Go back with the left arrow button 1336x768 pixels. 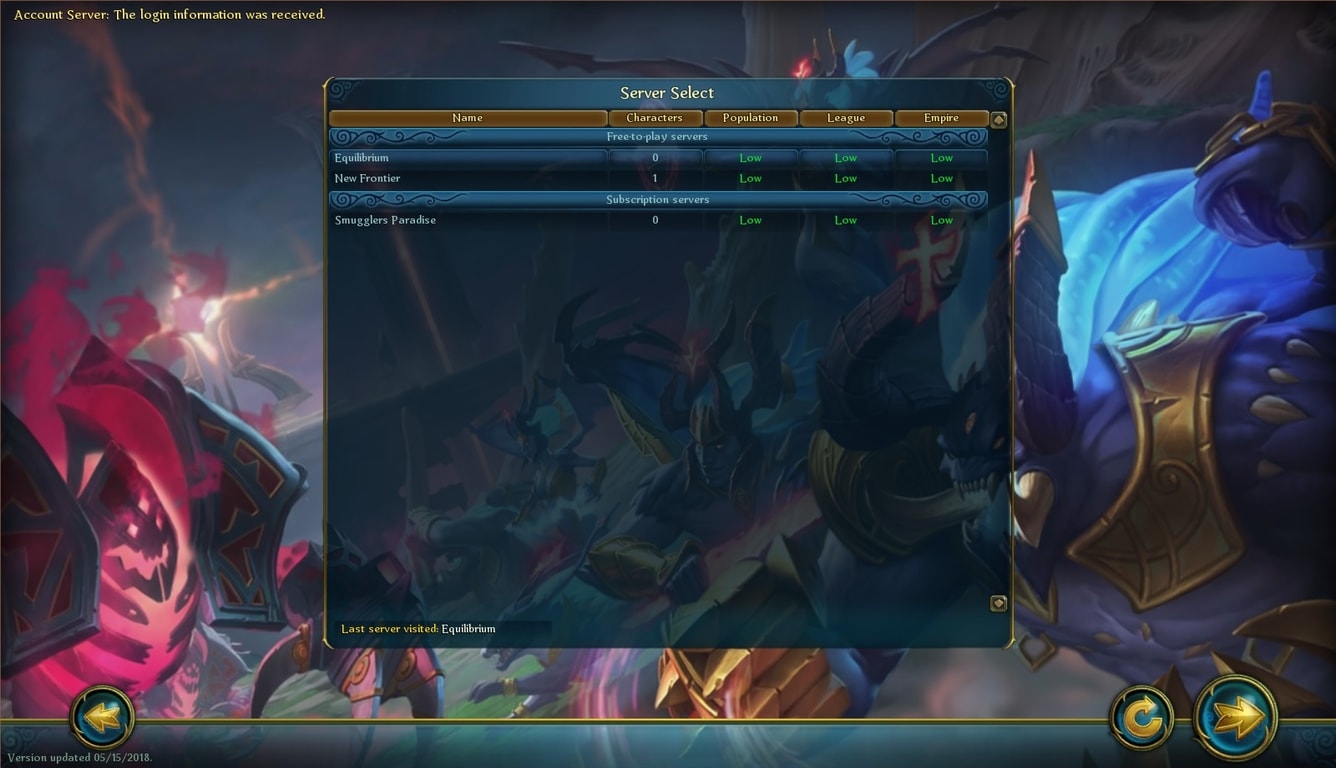click(102, 716)
